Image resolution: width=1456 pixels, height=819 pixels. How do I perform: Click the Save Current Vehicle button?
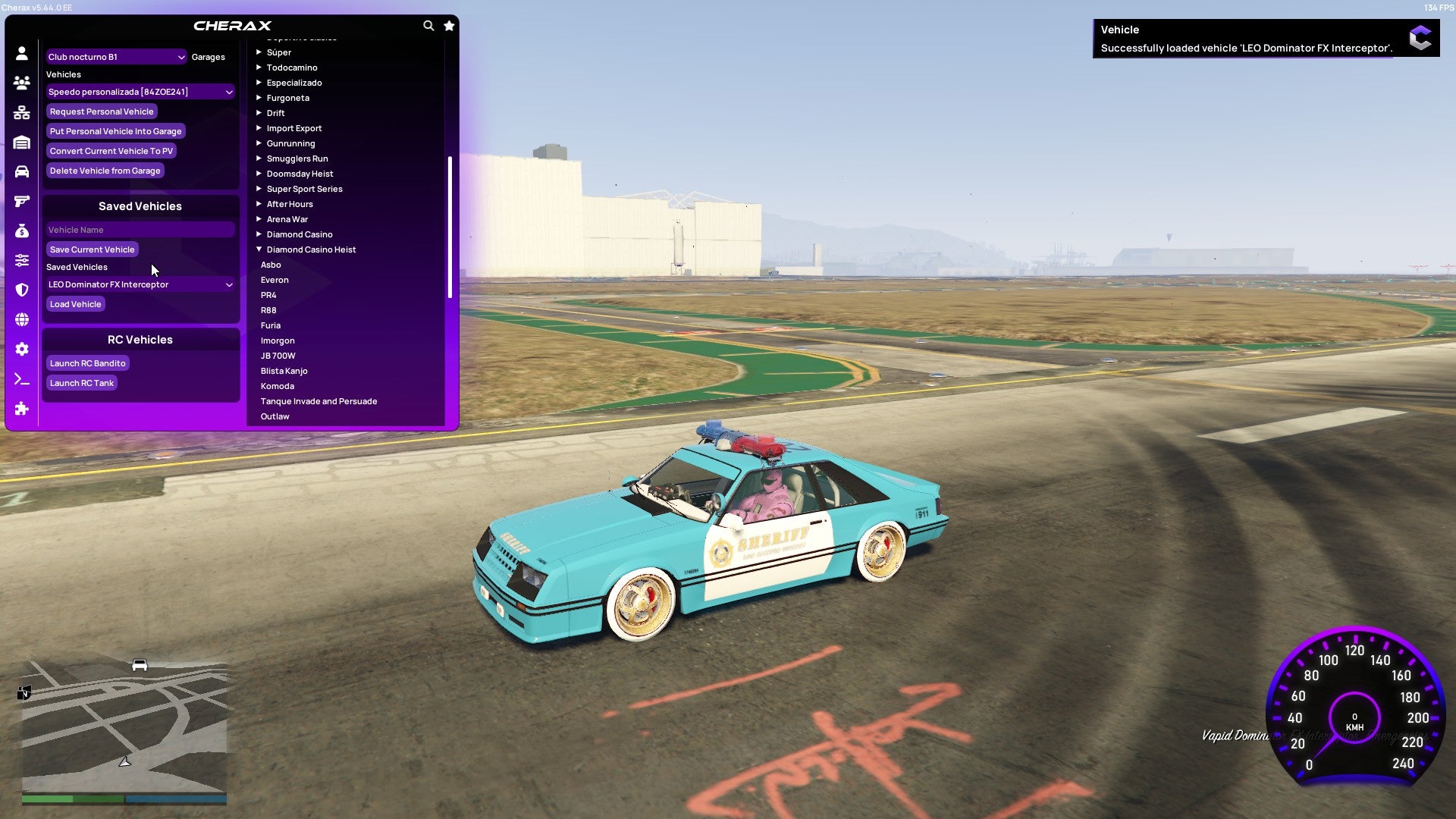(x=92, y=249)
